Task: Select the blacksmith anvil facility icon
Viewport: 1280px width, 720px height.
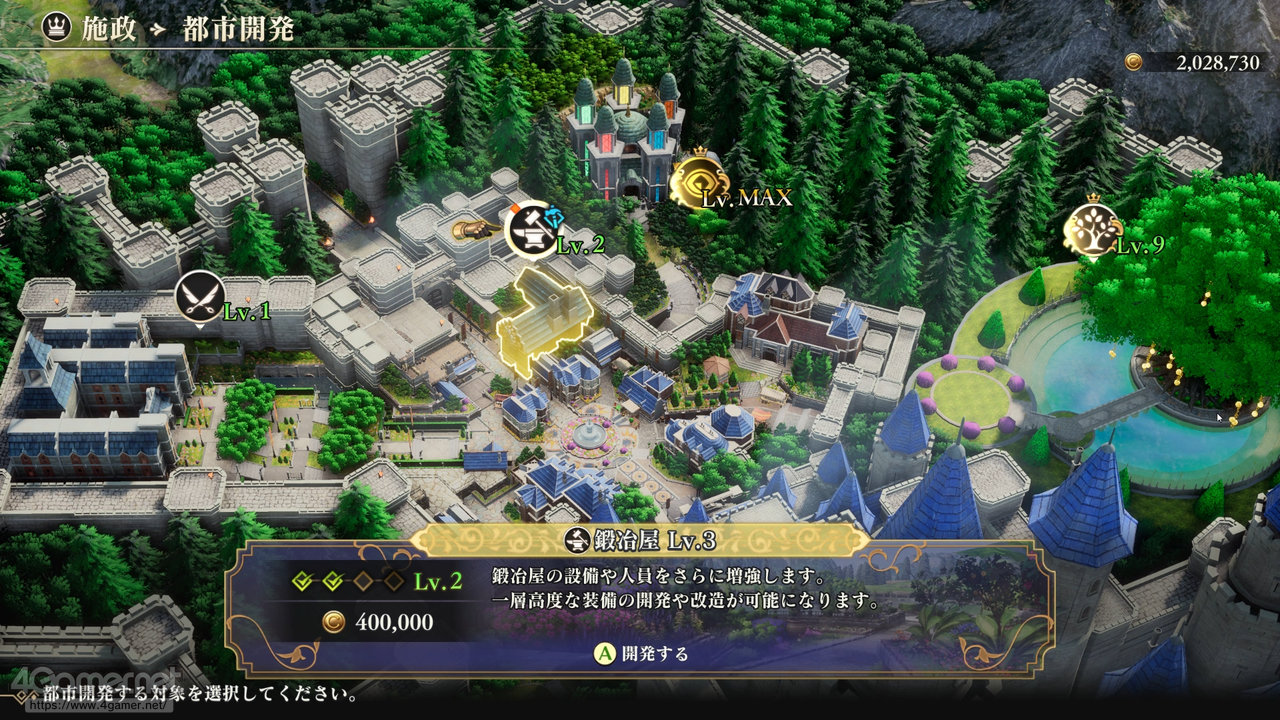Action: [531, 229]
